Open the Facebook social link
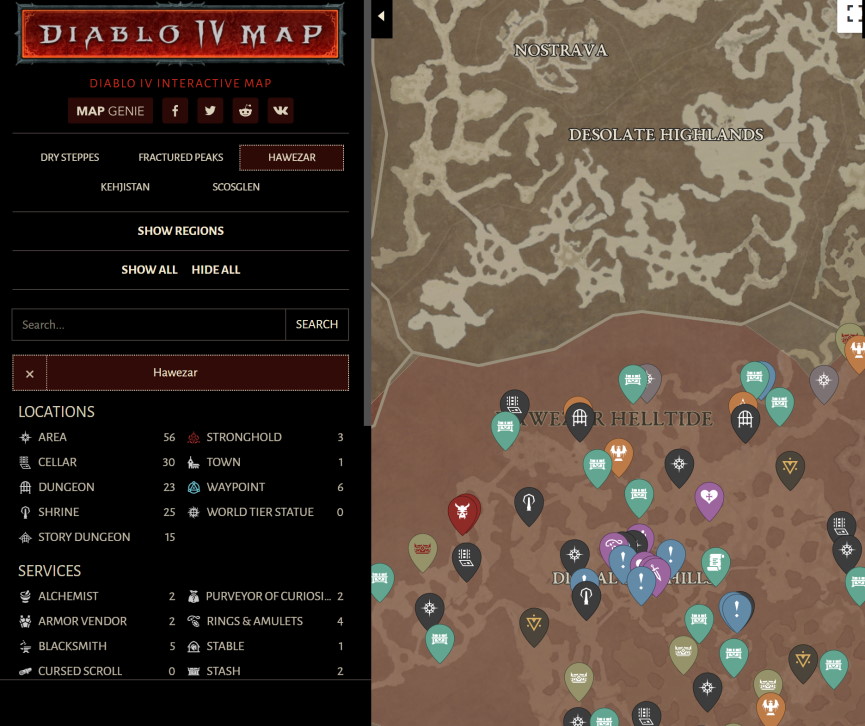Viewport: 865px width, 726px height. (x=175, y=111)
